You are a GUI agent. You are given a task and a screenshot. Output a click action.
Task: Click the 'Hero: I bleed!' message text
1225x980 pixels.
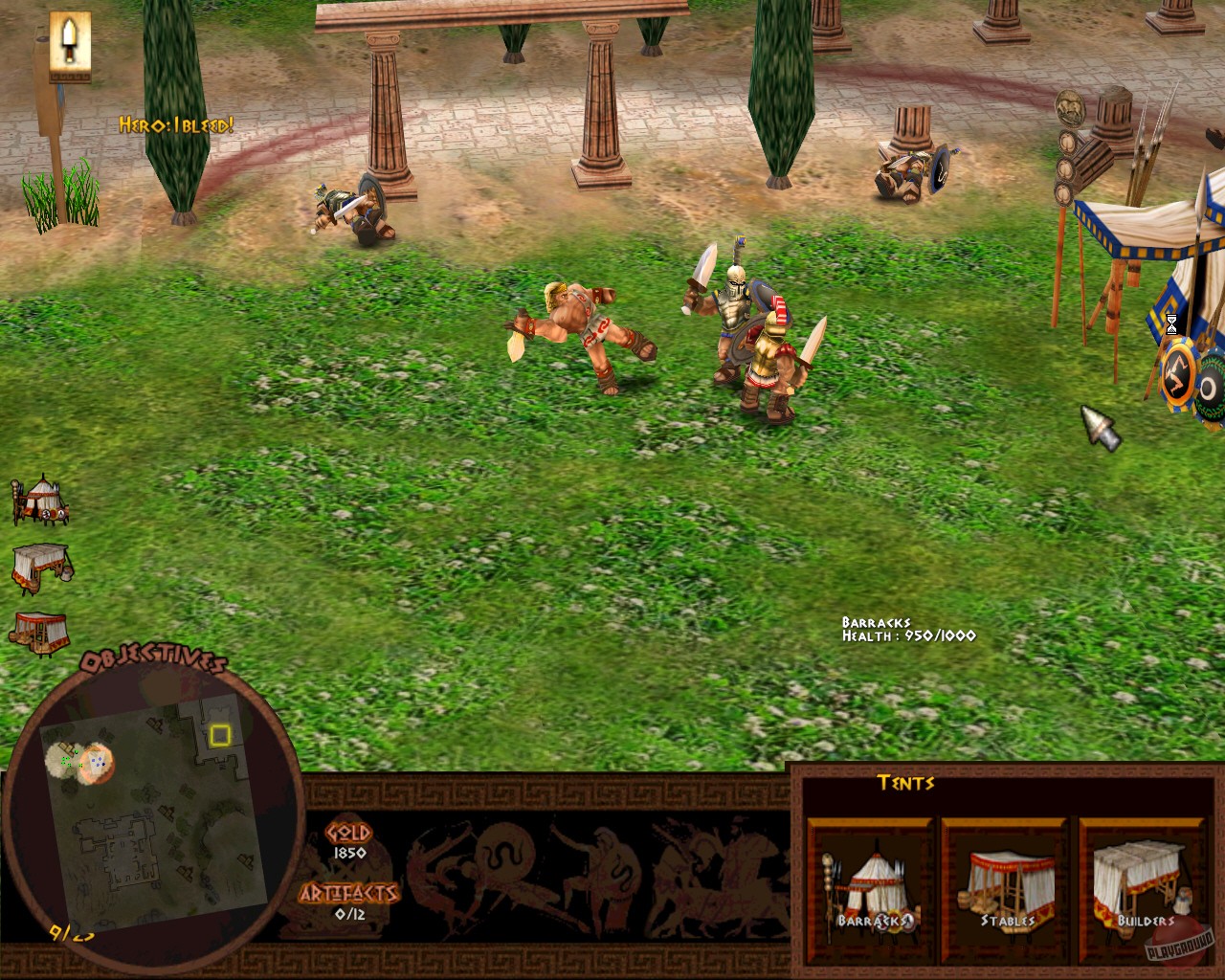[175, 123]
